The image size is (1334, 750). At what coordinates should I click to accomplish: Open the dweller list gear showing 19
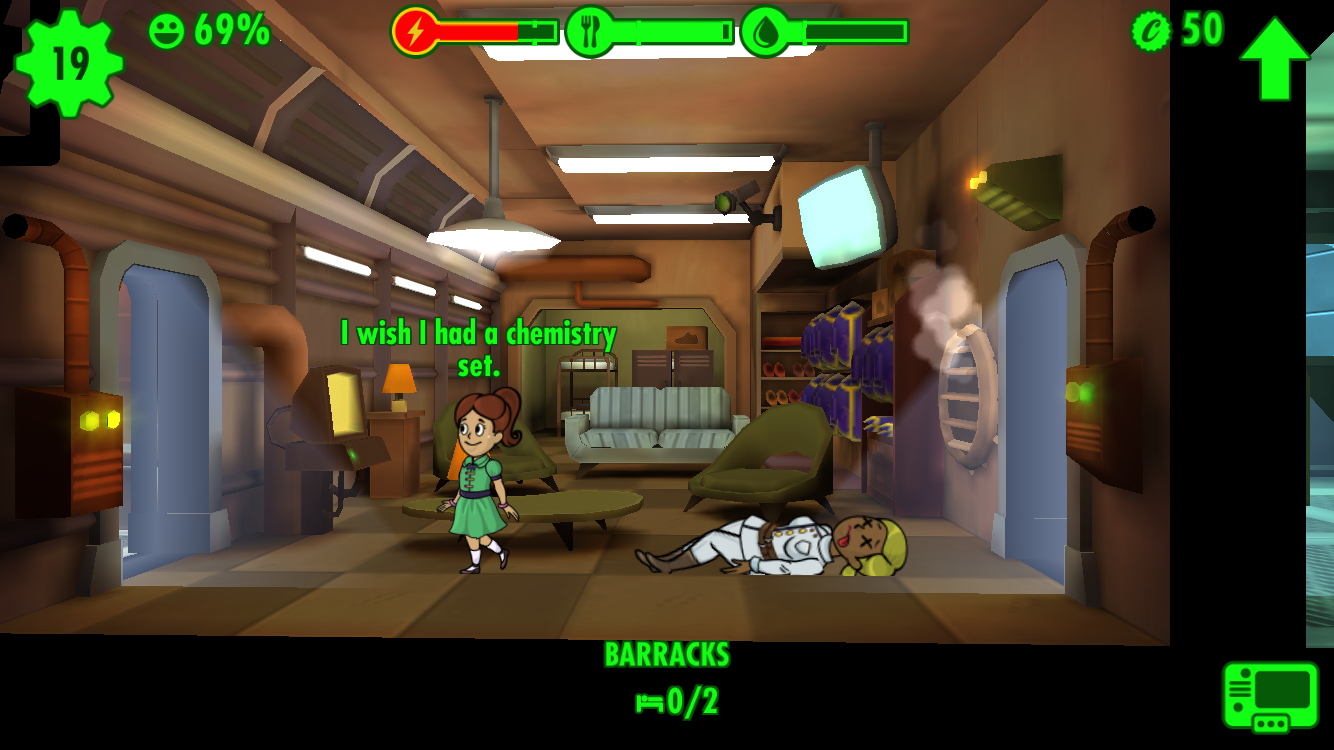69,62
